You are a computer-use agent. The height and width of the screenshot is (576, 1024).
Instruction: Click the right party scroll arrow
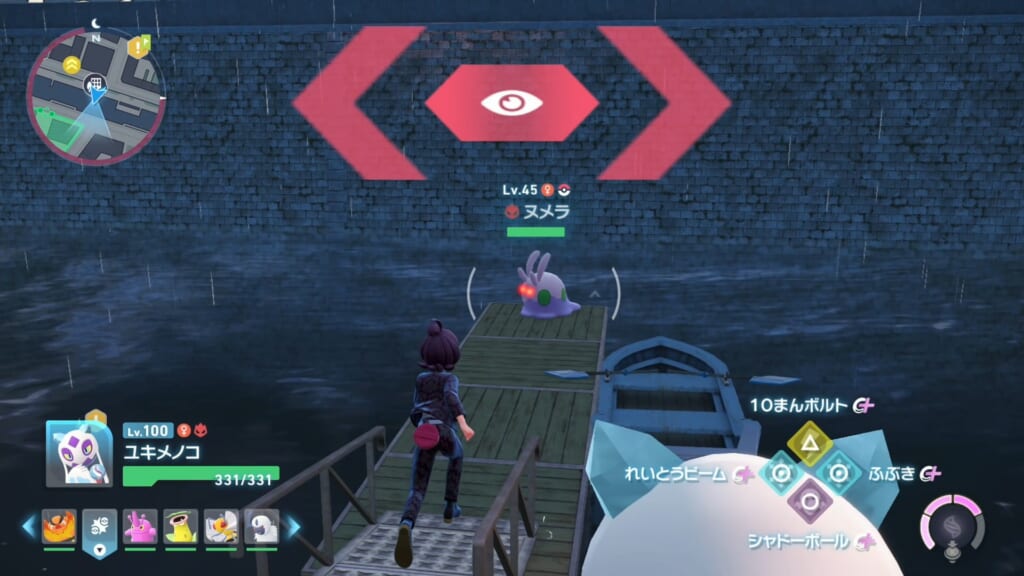(293, 526)
